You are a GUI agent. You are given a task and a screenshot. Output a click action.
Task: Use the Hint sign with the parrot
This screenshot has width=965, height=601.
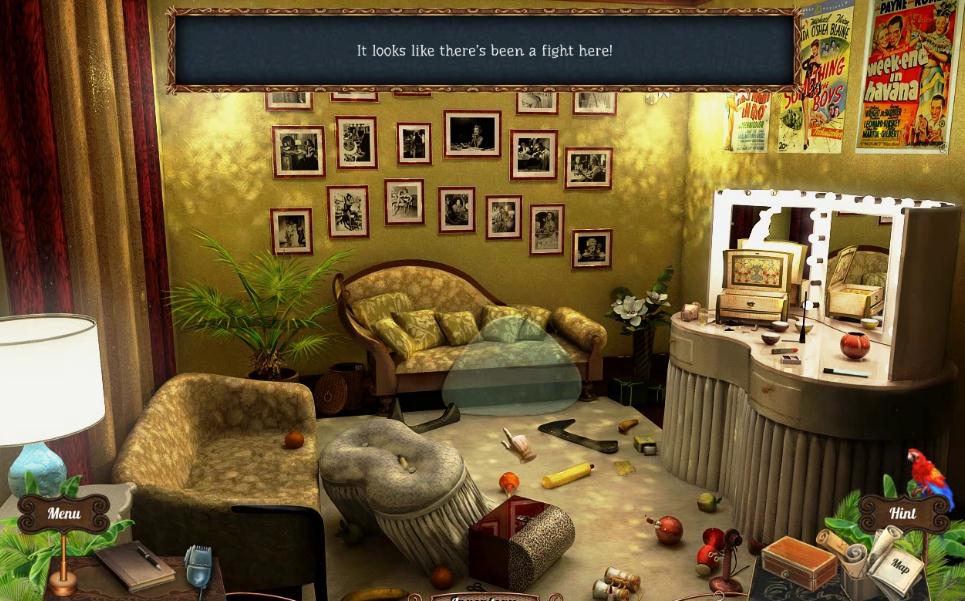(x=903, y=513)
